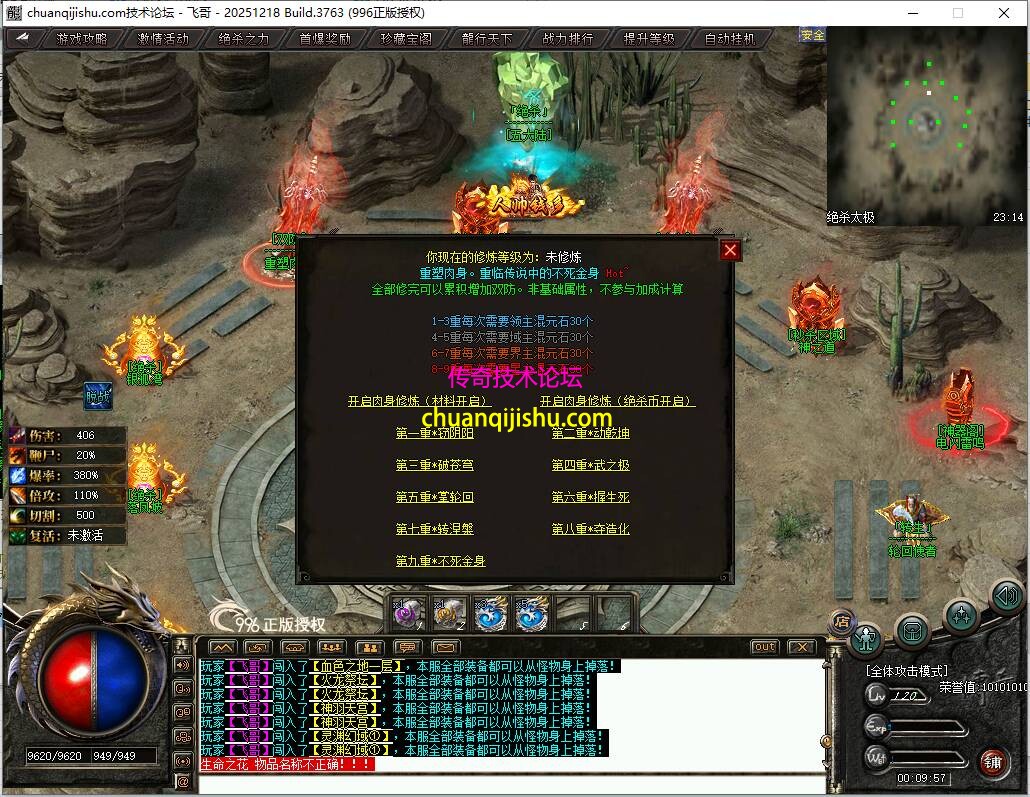Select 第四重*武之极 stage
1030x797 pixels.
(x=590, y=465)
